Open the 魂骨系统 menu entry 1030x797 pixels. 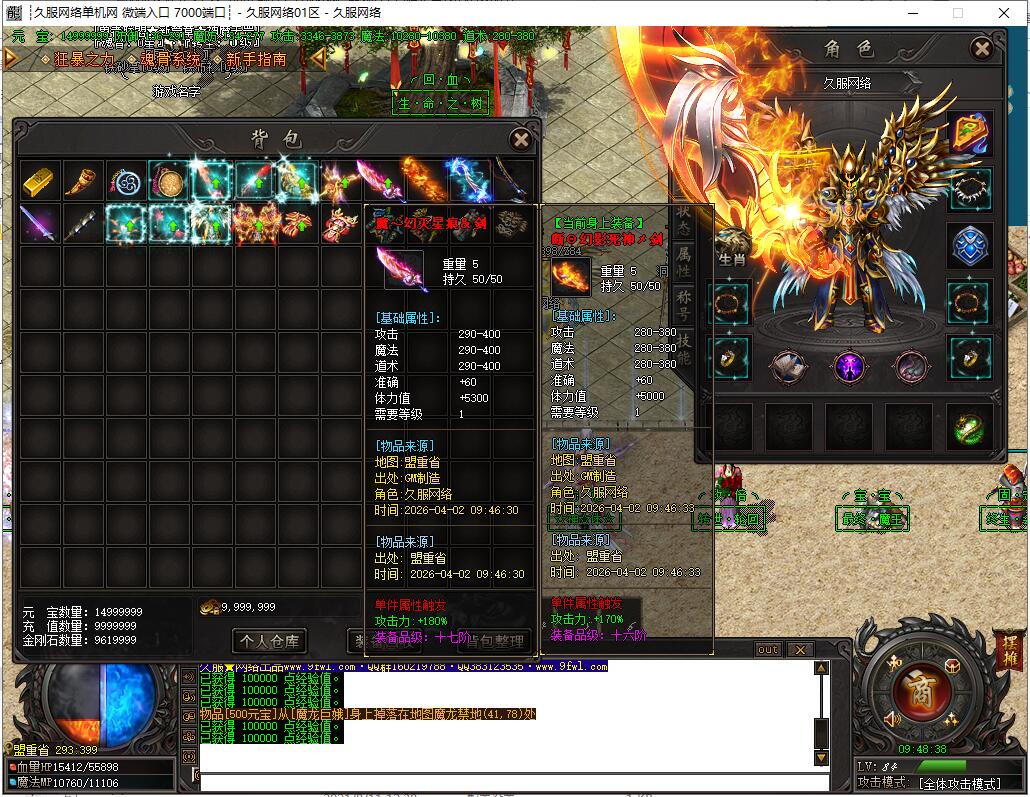tap(170, 60)
